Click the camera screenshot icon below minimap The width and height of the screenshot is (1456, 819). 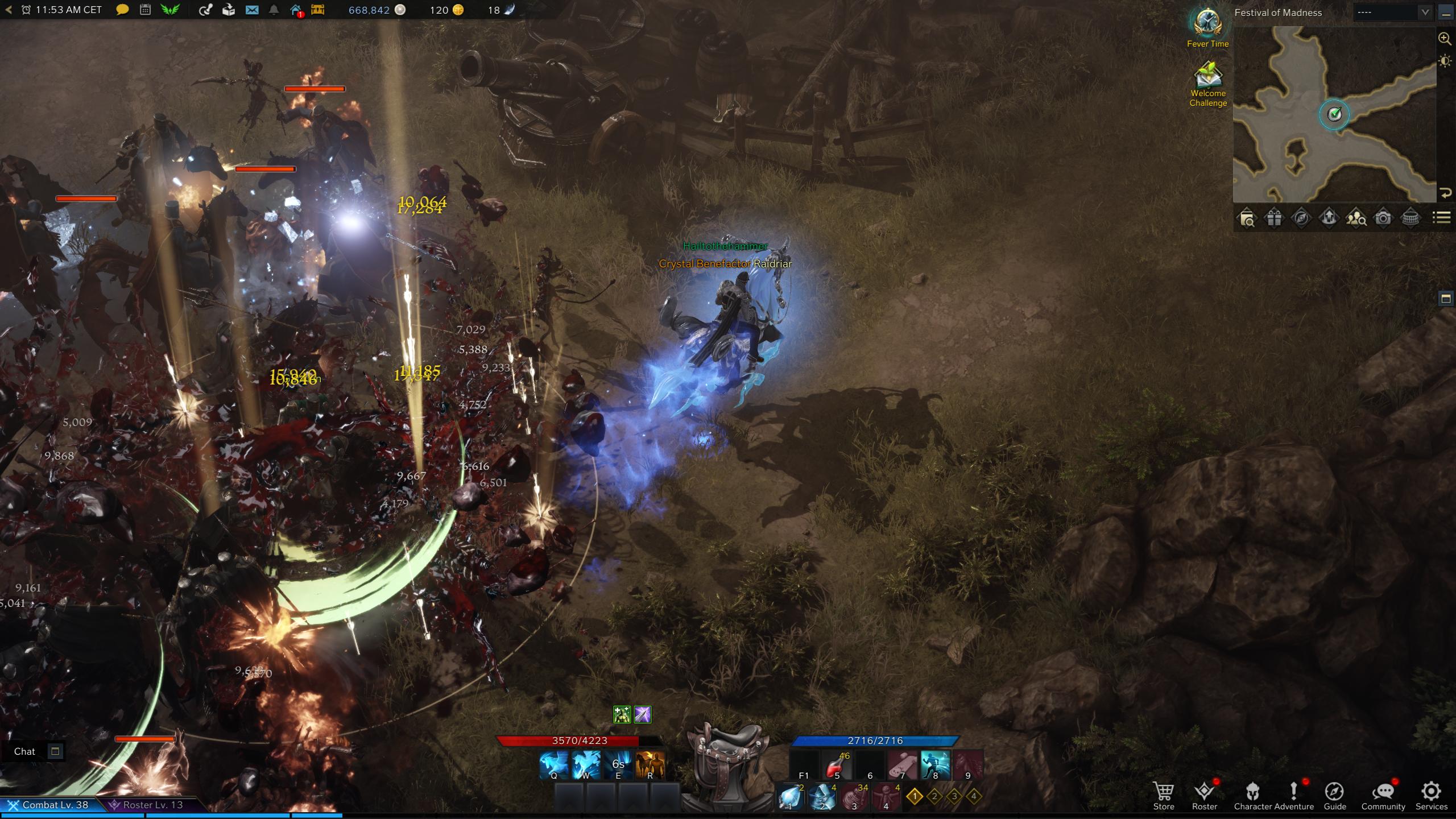click(1383, 218)
